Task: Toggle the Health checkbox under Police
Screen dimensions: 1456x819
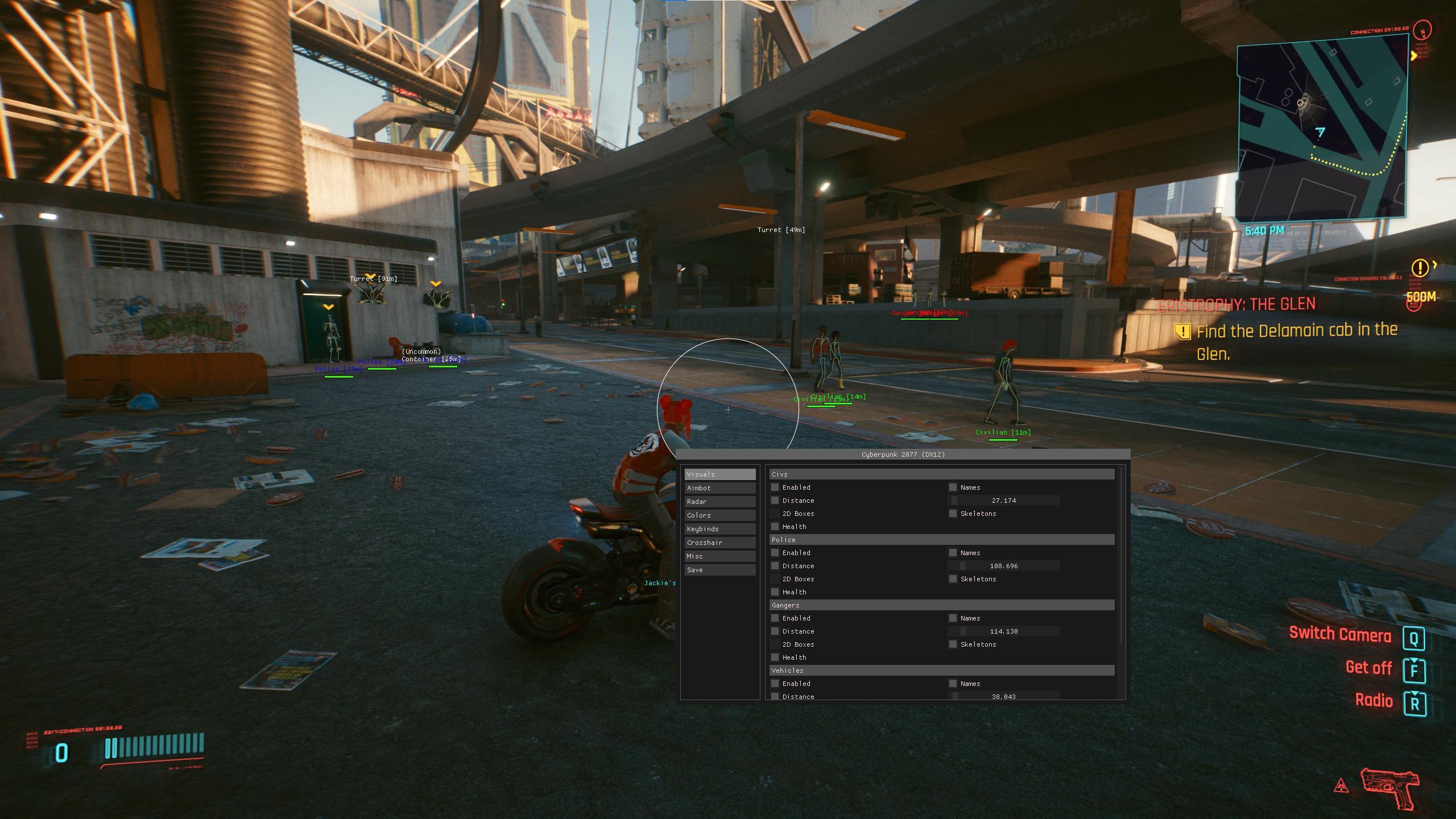Action: (x=775, y=592)
